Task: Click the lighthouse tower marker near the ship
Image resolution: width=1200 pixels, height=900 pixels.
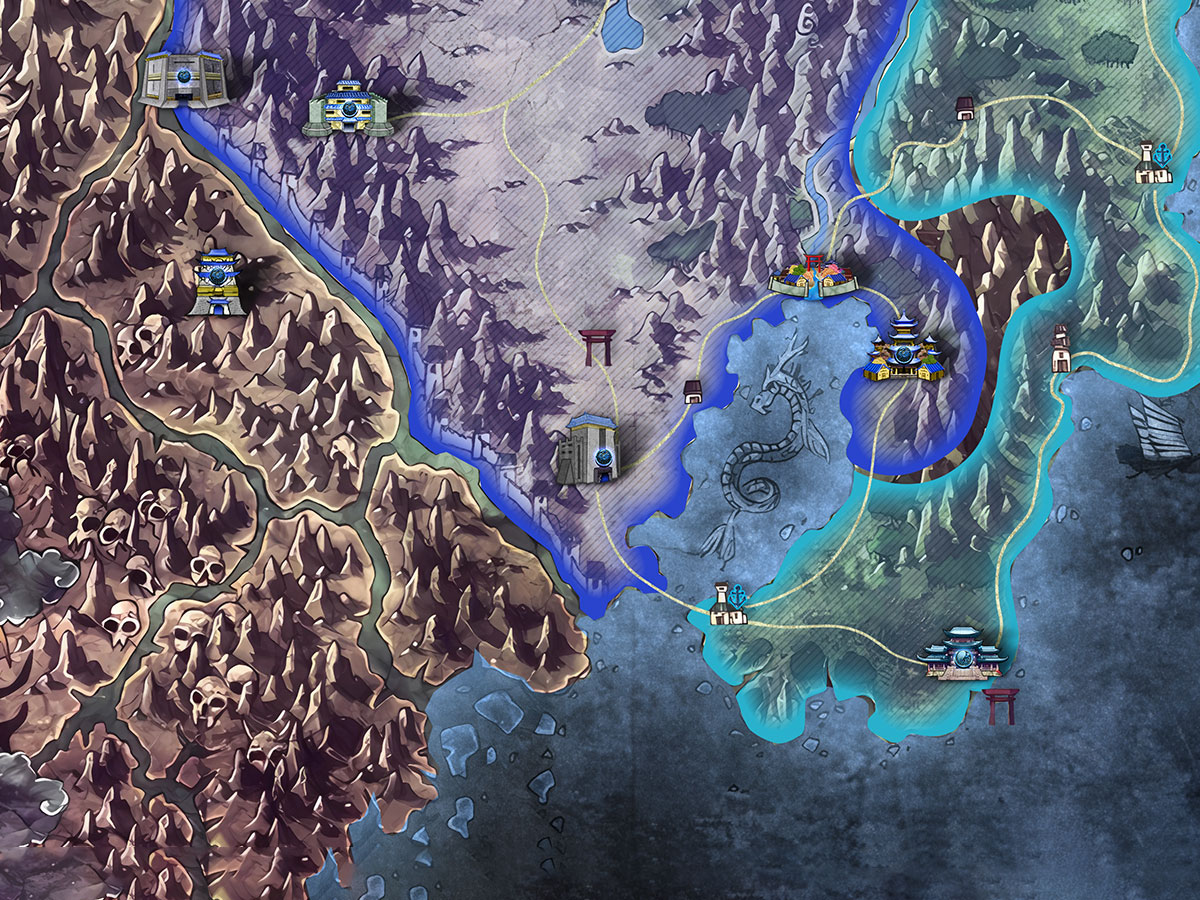Action: click(1061, 349)
